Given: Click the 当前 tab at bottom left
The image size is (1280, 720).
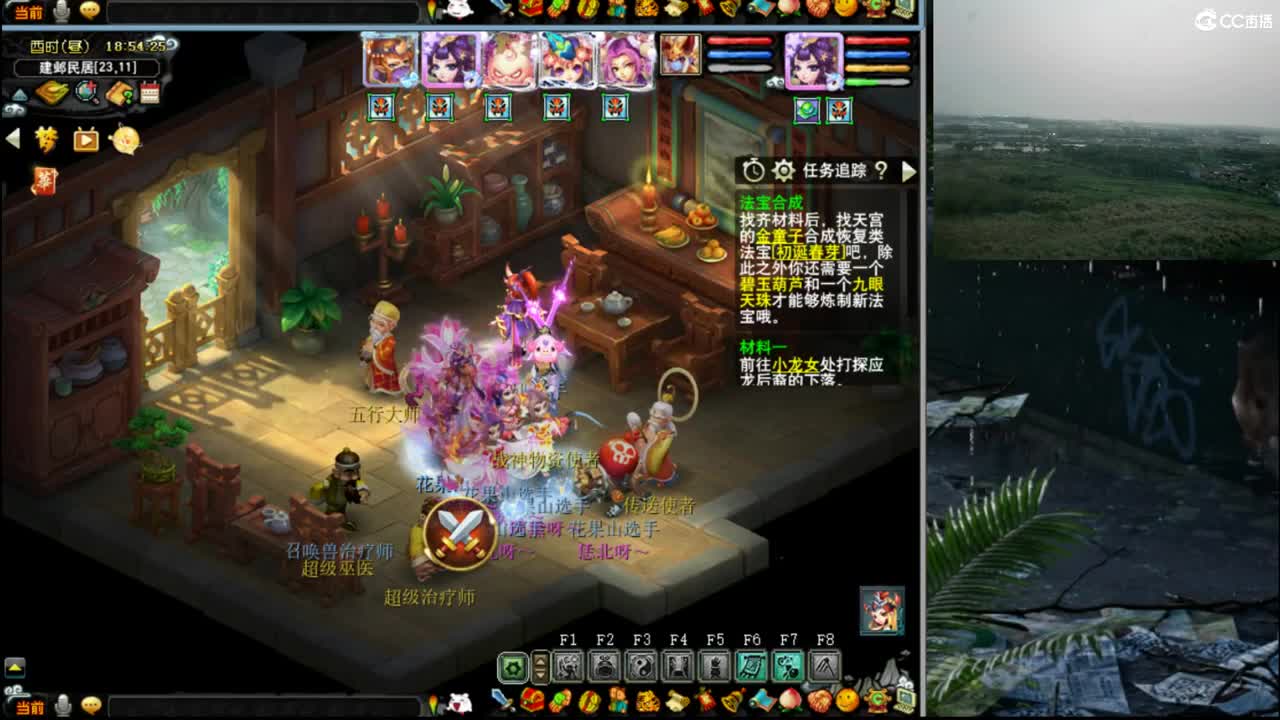Looking at the screenshot, I should (28, 709).
